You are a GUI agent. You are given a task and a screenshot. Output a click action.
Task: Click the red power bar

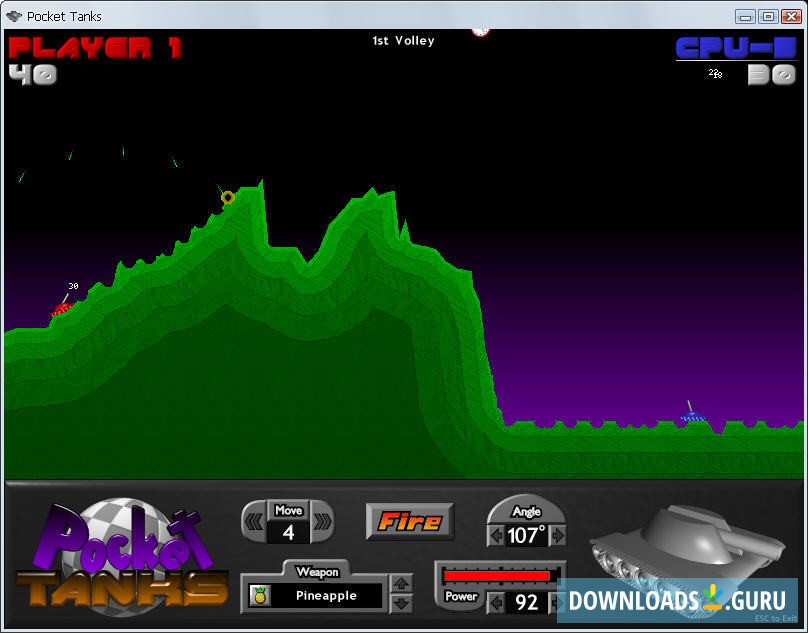coord(497,576)
